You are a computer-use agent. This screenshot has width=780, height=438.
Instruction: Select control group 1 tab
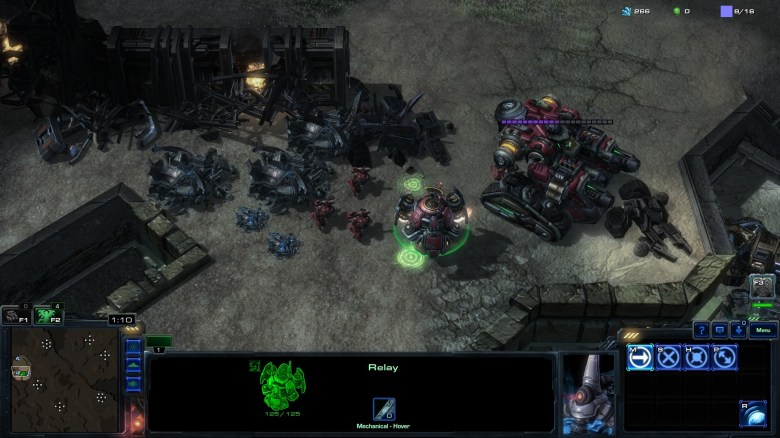point(159,342)
